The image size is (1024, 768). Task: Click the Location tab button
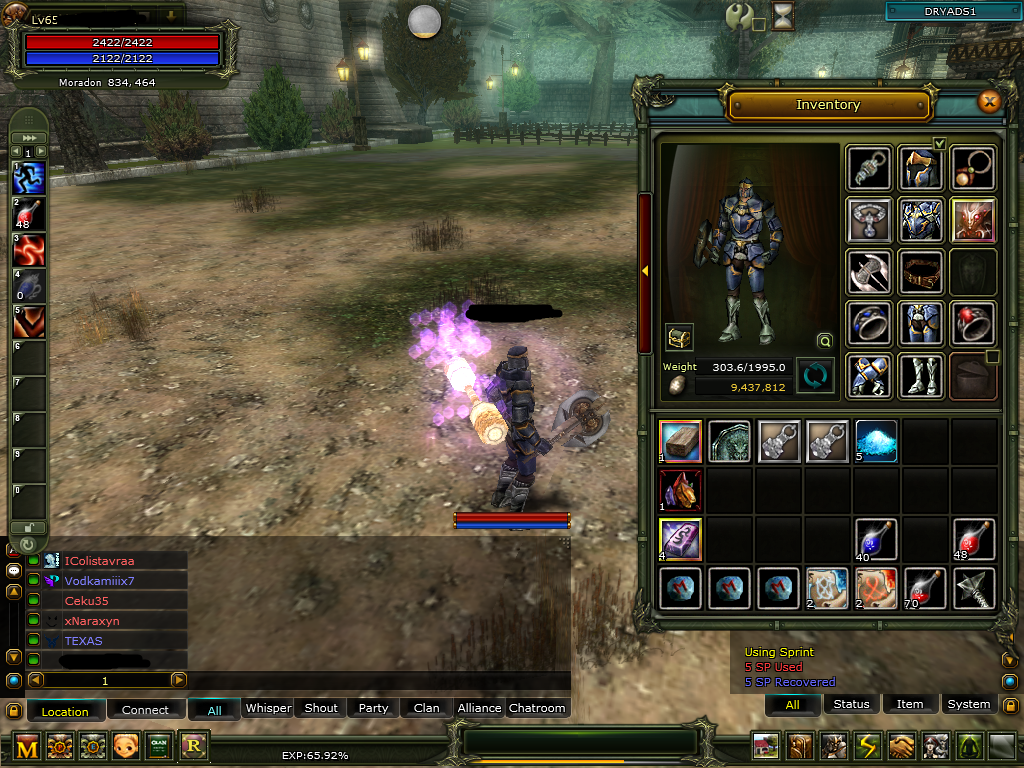click(x=65, y=711)
